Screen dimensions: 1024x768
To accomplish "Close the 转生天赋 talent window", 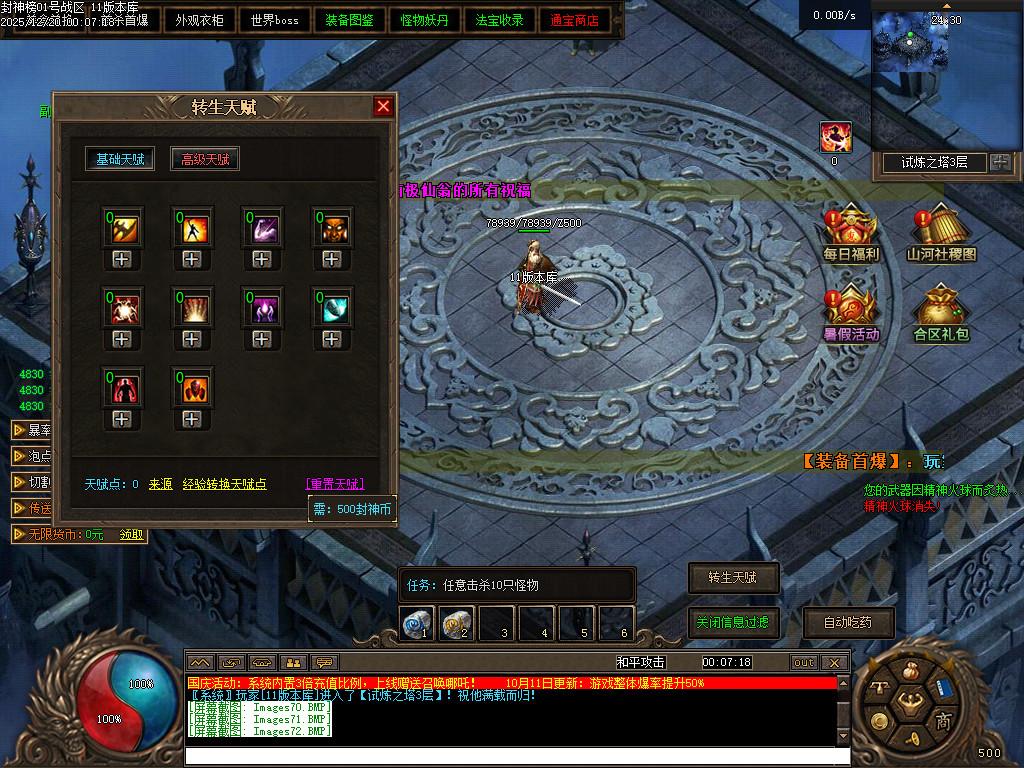I will [383, 107].
